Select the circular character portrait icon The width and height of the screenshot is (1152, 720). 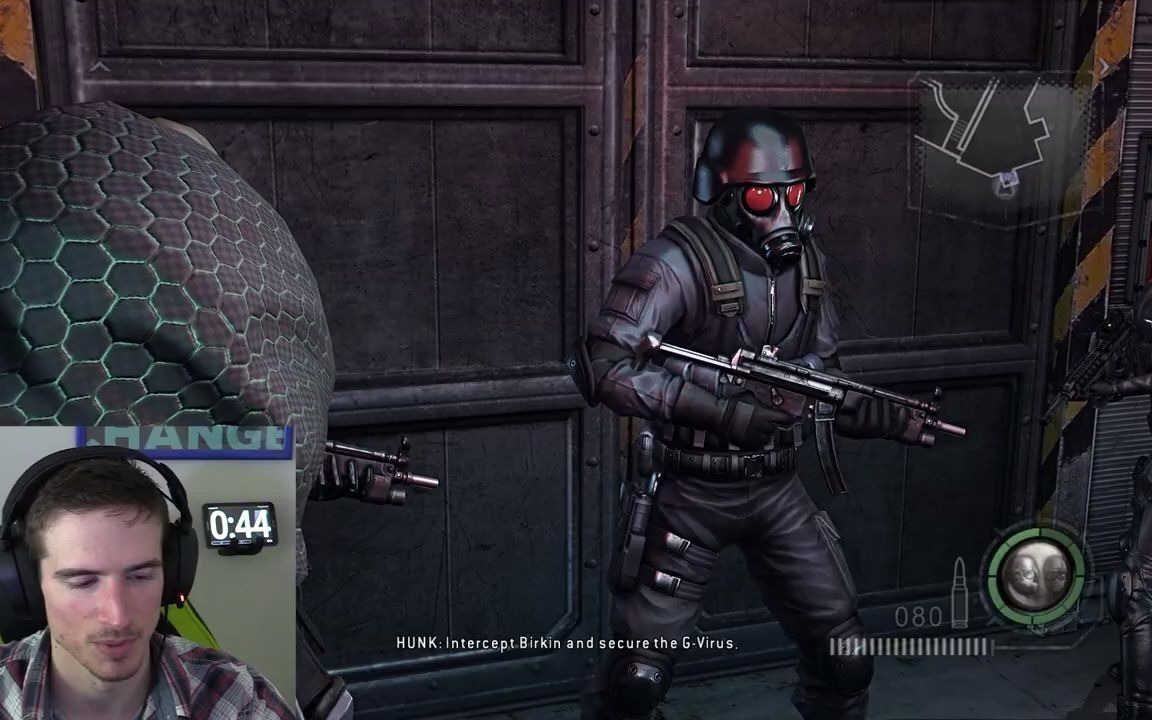pyautogui.click(x=1035, y=575)
